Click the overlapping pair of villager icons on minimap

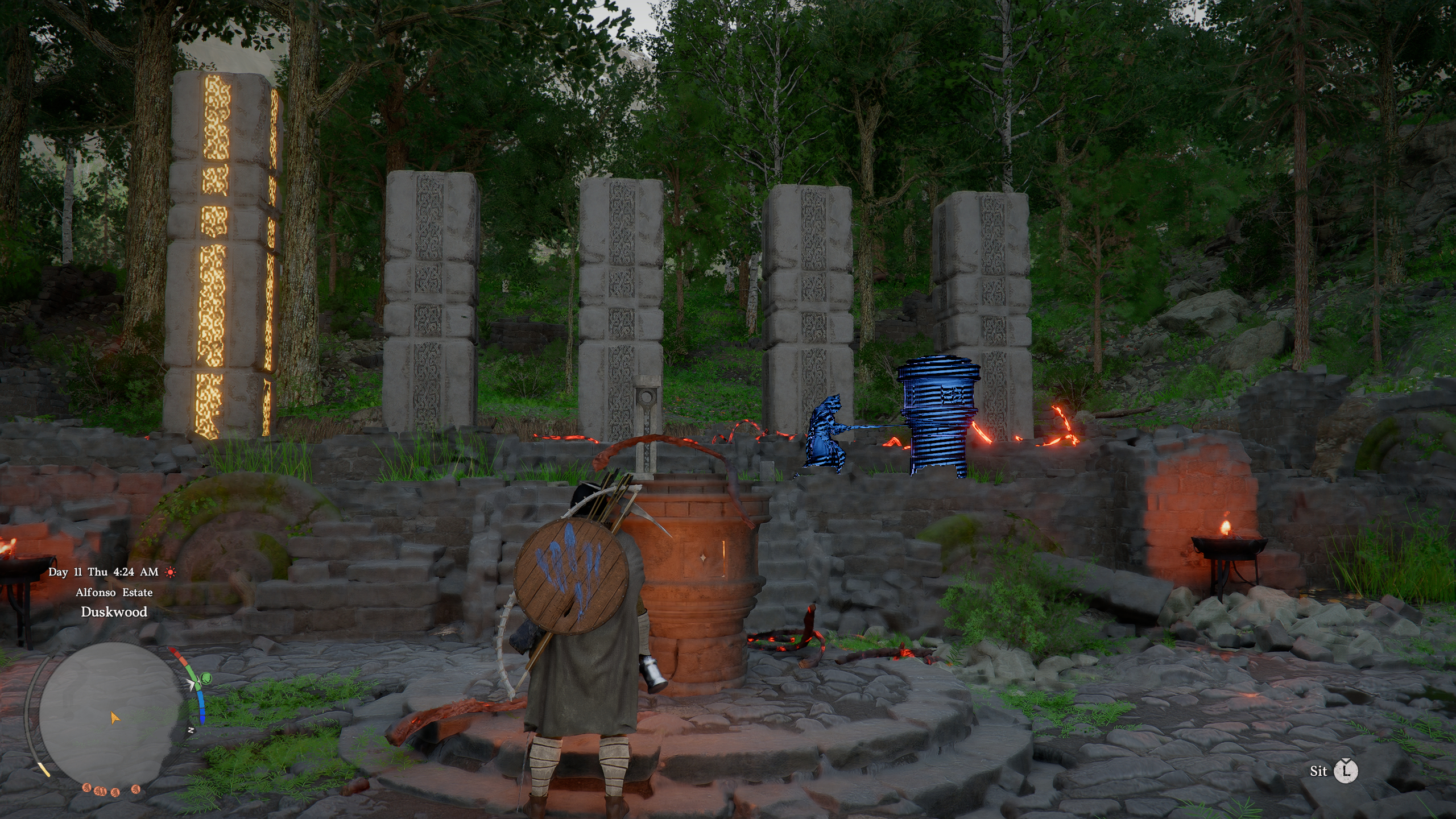pyautogui.click(x=100, y=792)
